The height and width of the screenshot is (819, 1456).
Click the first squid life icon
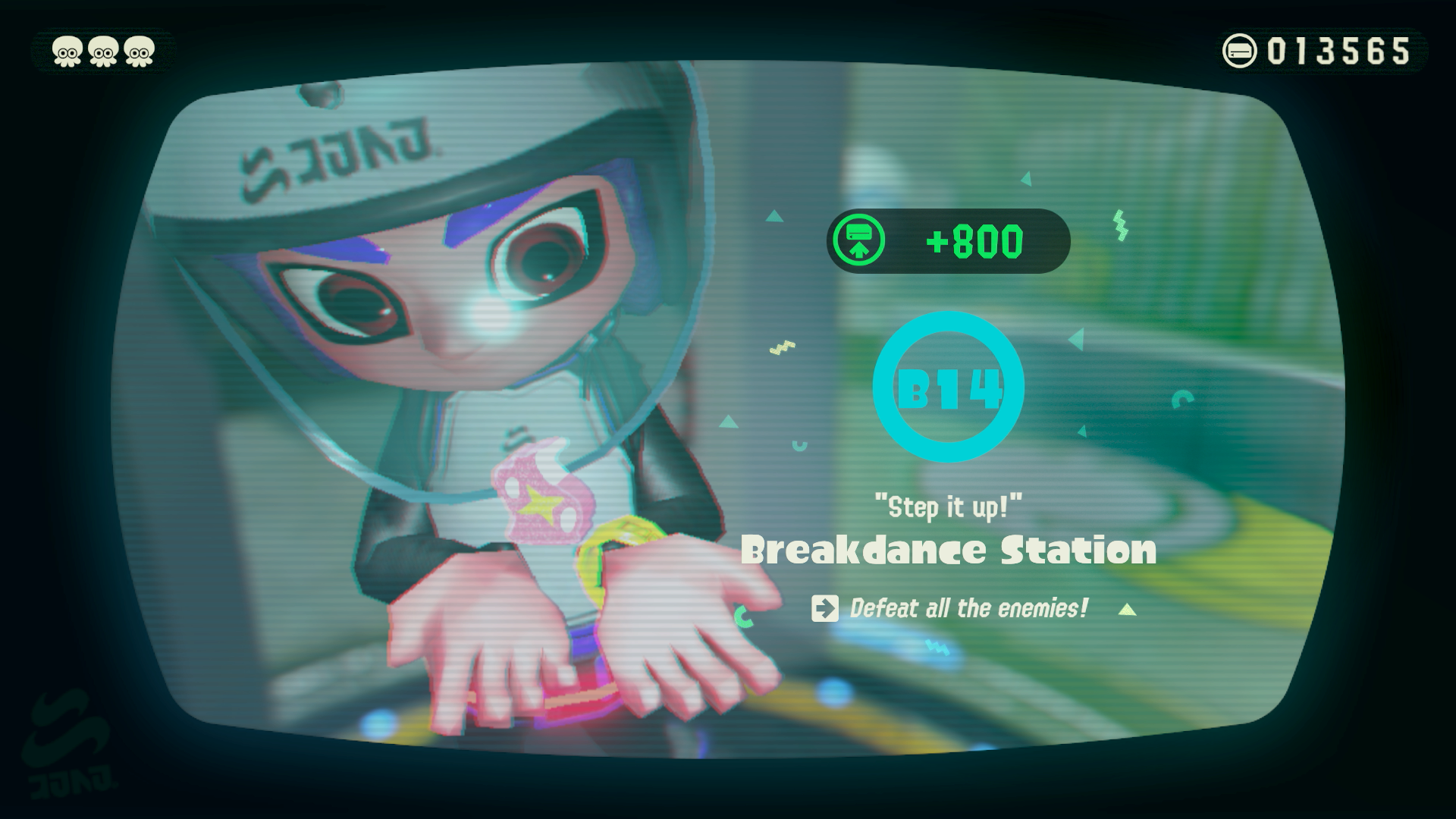tap(67, 51)
